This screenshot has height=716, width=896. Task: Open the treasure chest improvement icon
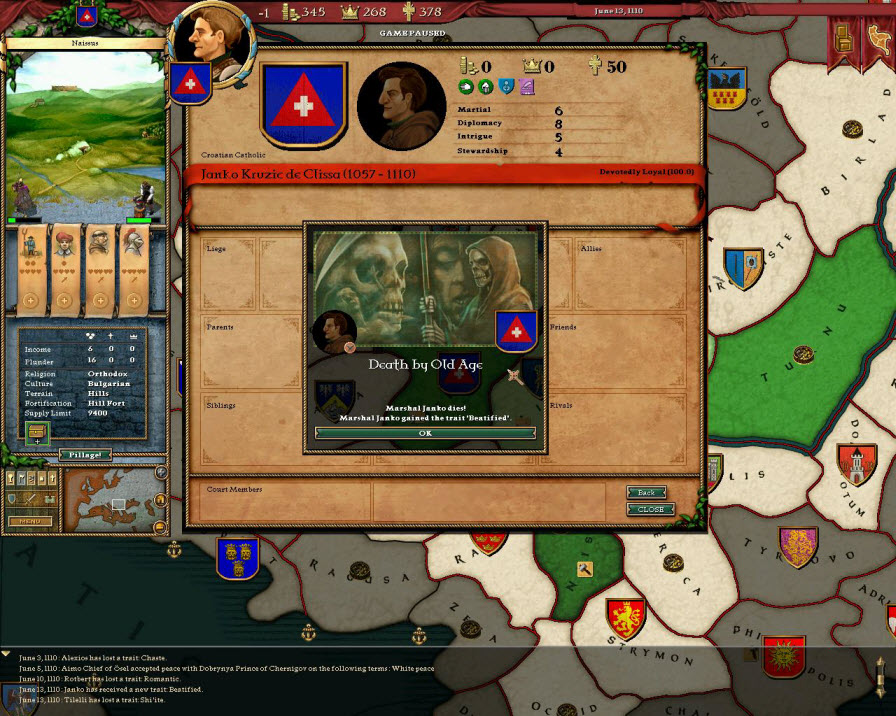click(37, 432)
